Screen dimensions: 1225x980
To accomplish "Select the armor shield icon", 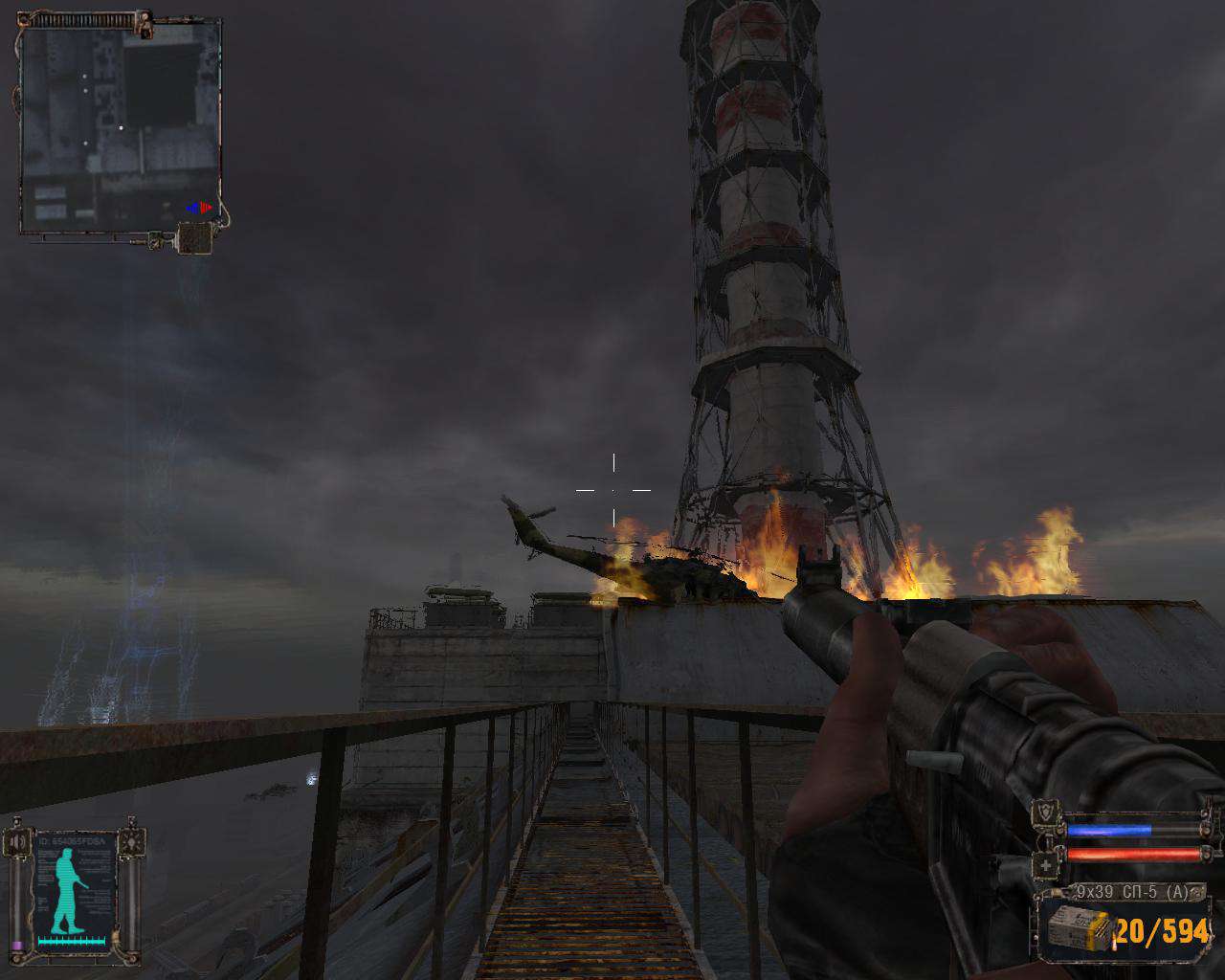I will point(1047,814).
